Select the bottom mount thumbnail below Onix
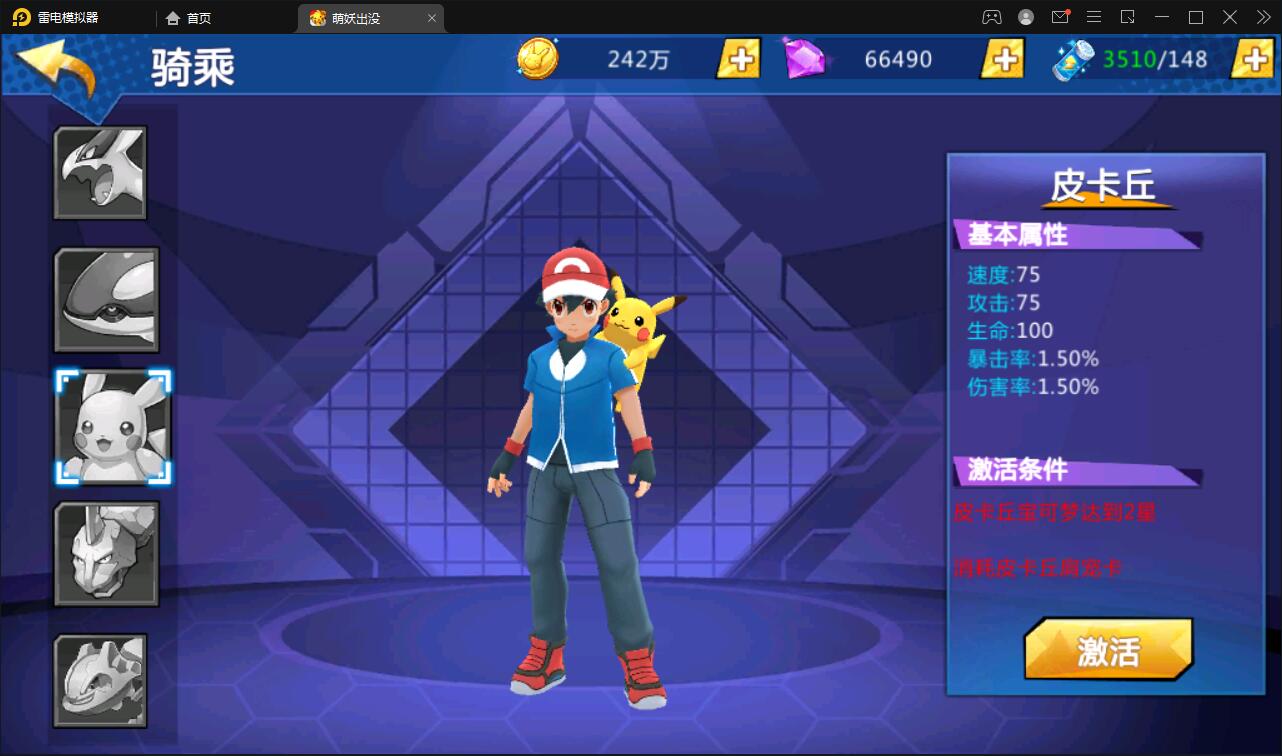The image size is (1282, 756). point(101,680)
